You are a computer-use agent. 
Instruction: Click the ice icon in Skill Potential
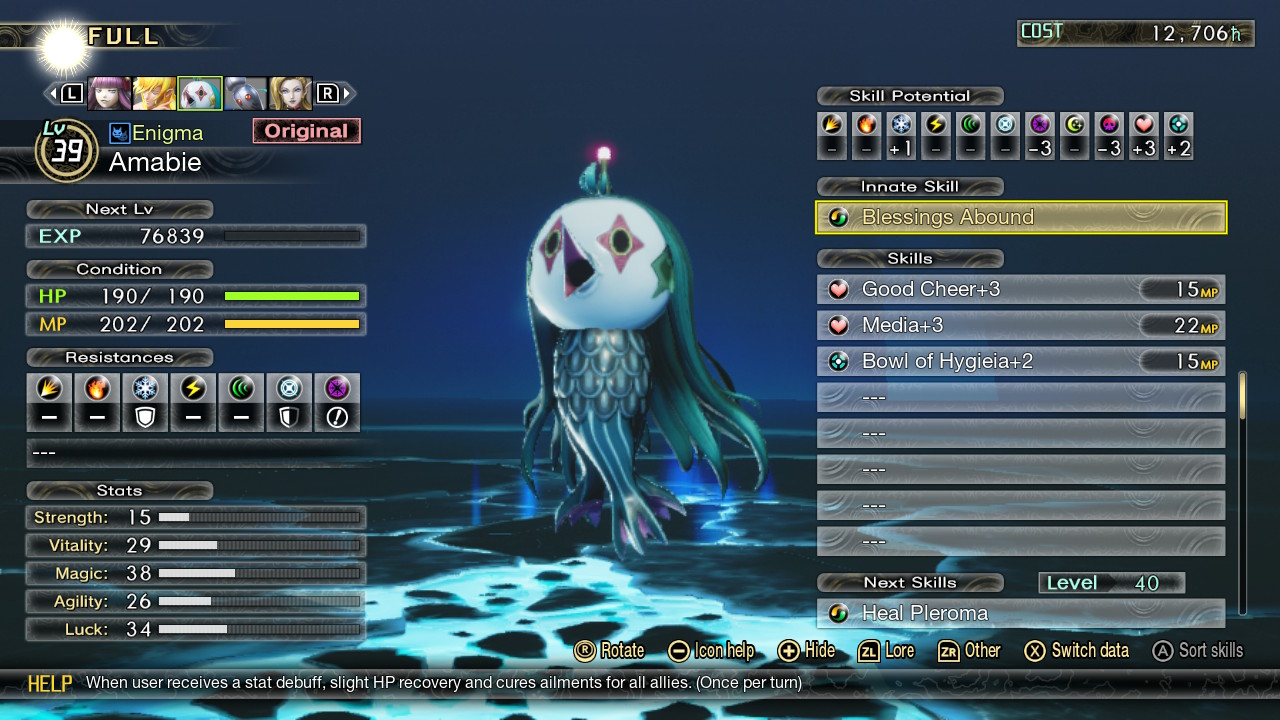[x=901, y=125]
